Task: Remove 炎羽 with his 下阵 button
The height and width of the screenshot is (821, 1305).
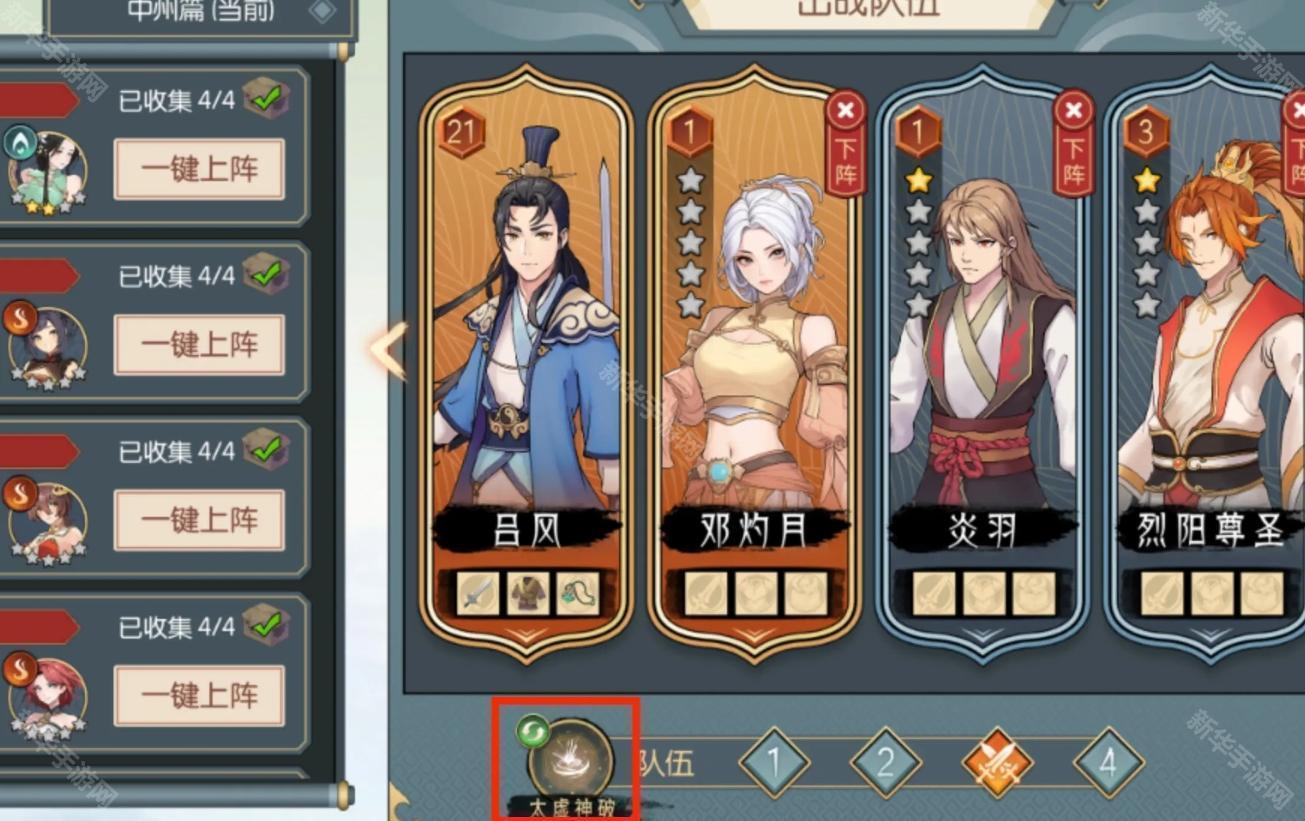Action: coord(1074,143)
